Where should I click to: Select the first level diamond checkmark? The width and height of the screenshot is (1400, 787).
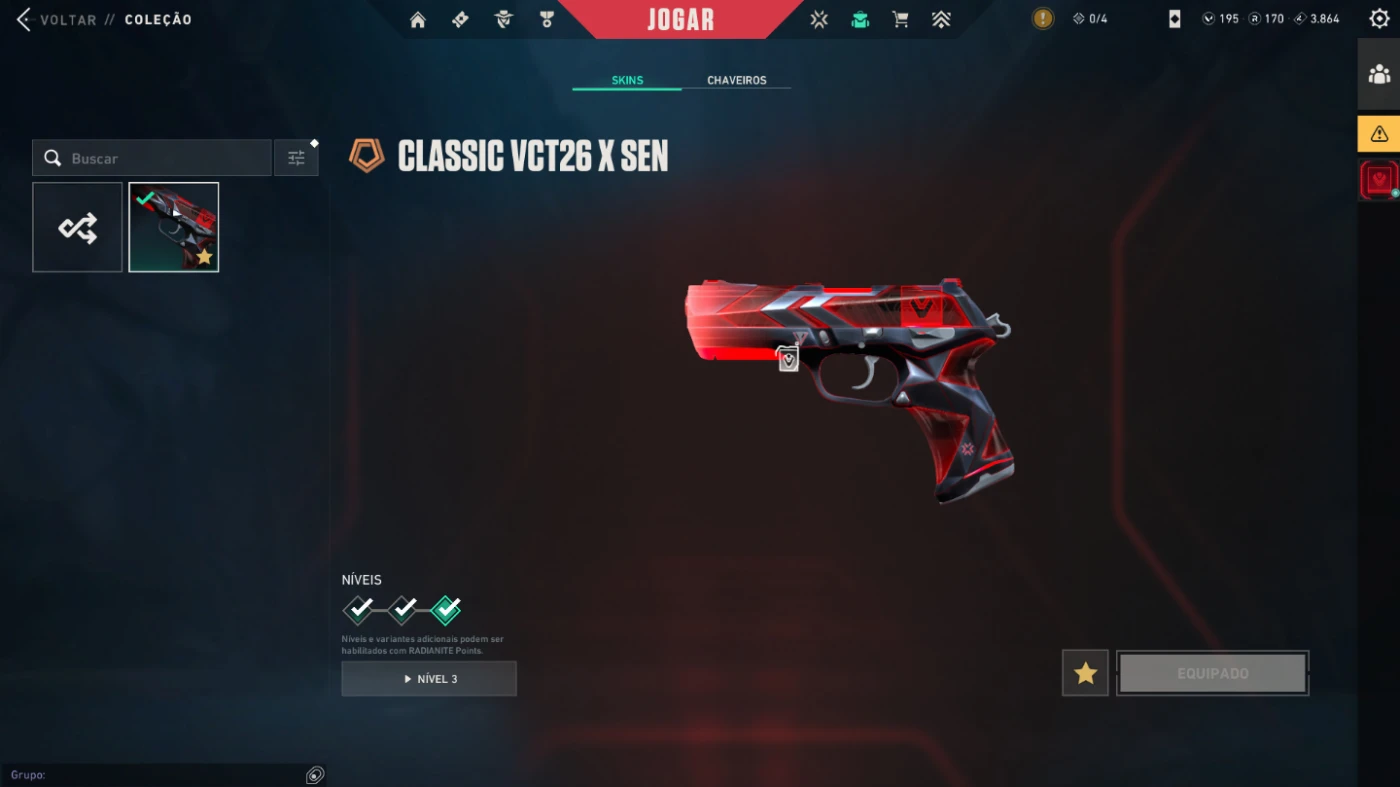tap(359, 608)
